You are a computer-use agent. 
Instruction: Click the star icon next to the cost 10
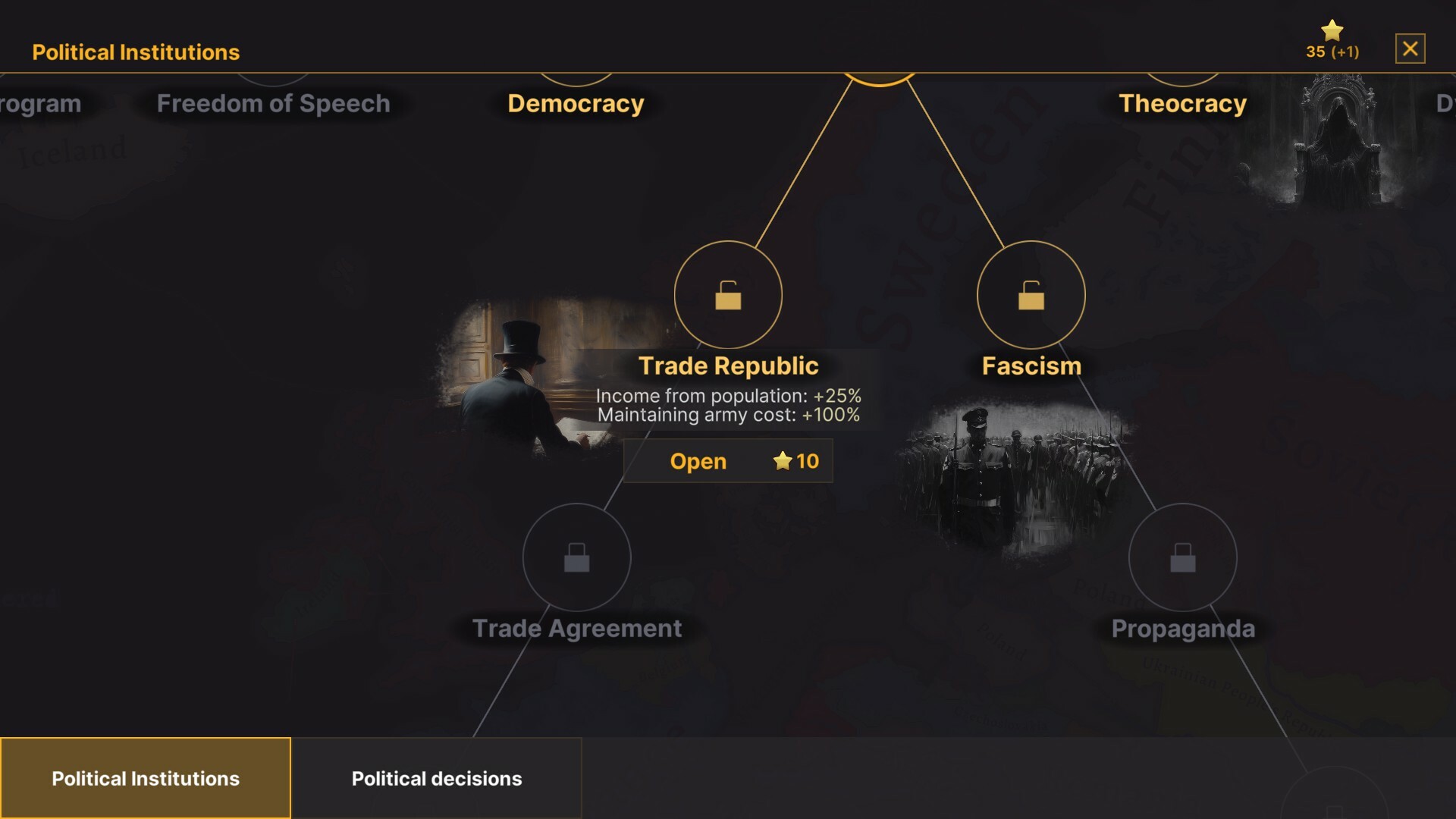pyautogui.click(x=782, y=460)
